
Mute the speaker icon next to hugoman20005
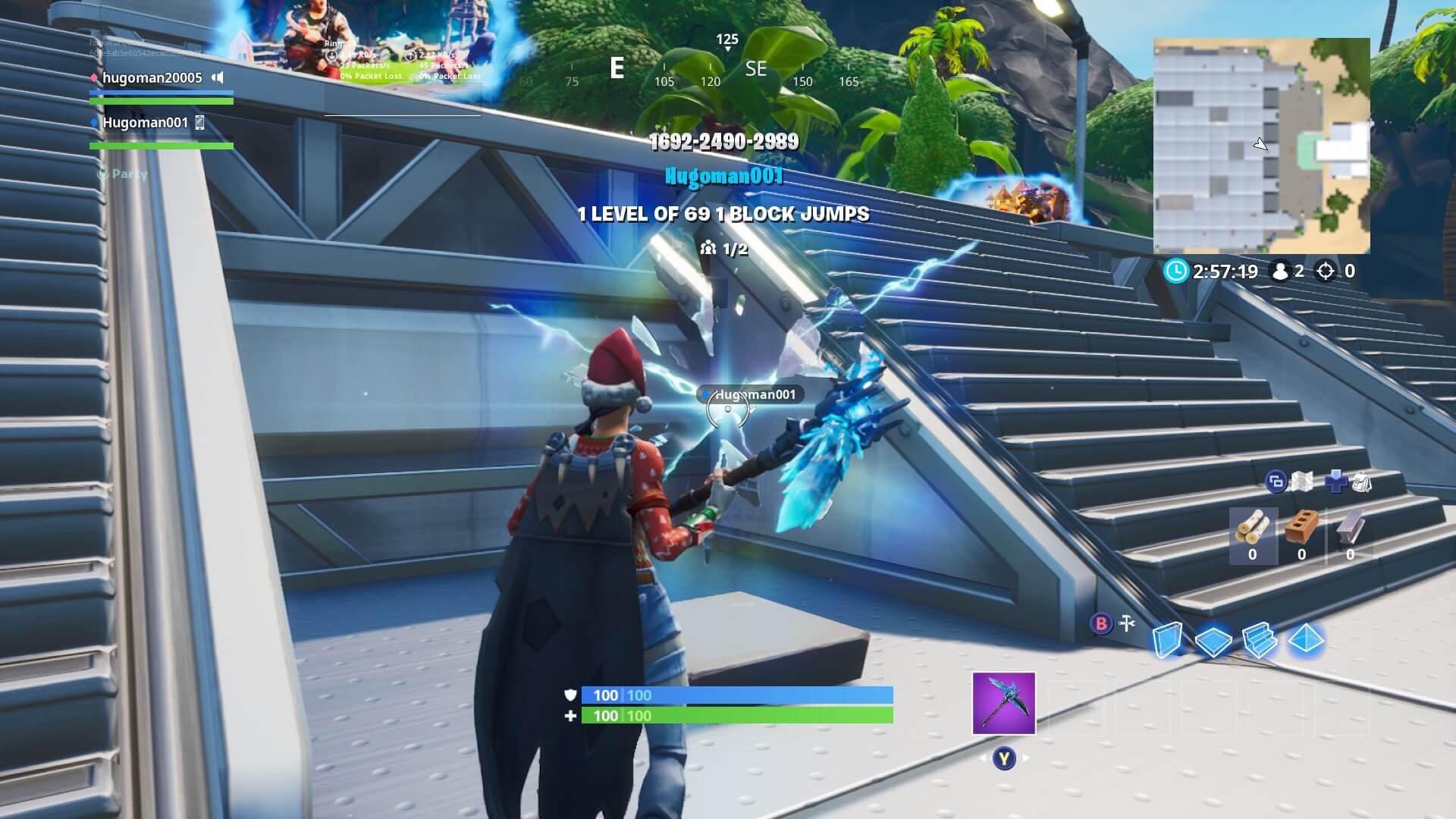point(218,77)
